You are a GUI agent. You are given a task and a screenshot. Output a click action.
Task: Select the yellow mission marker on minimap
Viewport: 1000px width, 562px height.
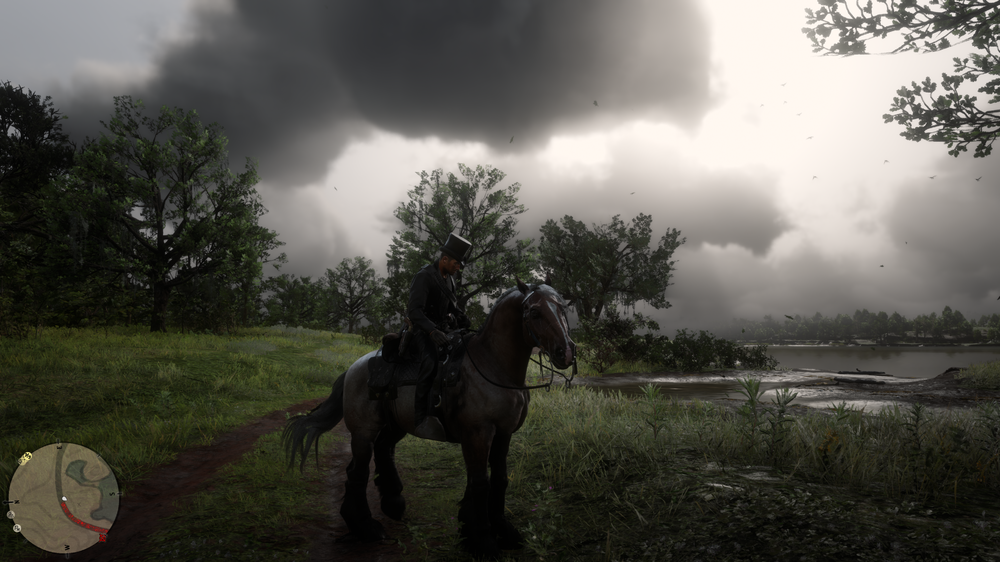(x=25, y=458)
